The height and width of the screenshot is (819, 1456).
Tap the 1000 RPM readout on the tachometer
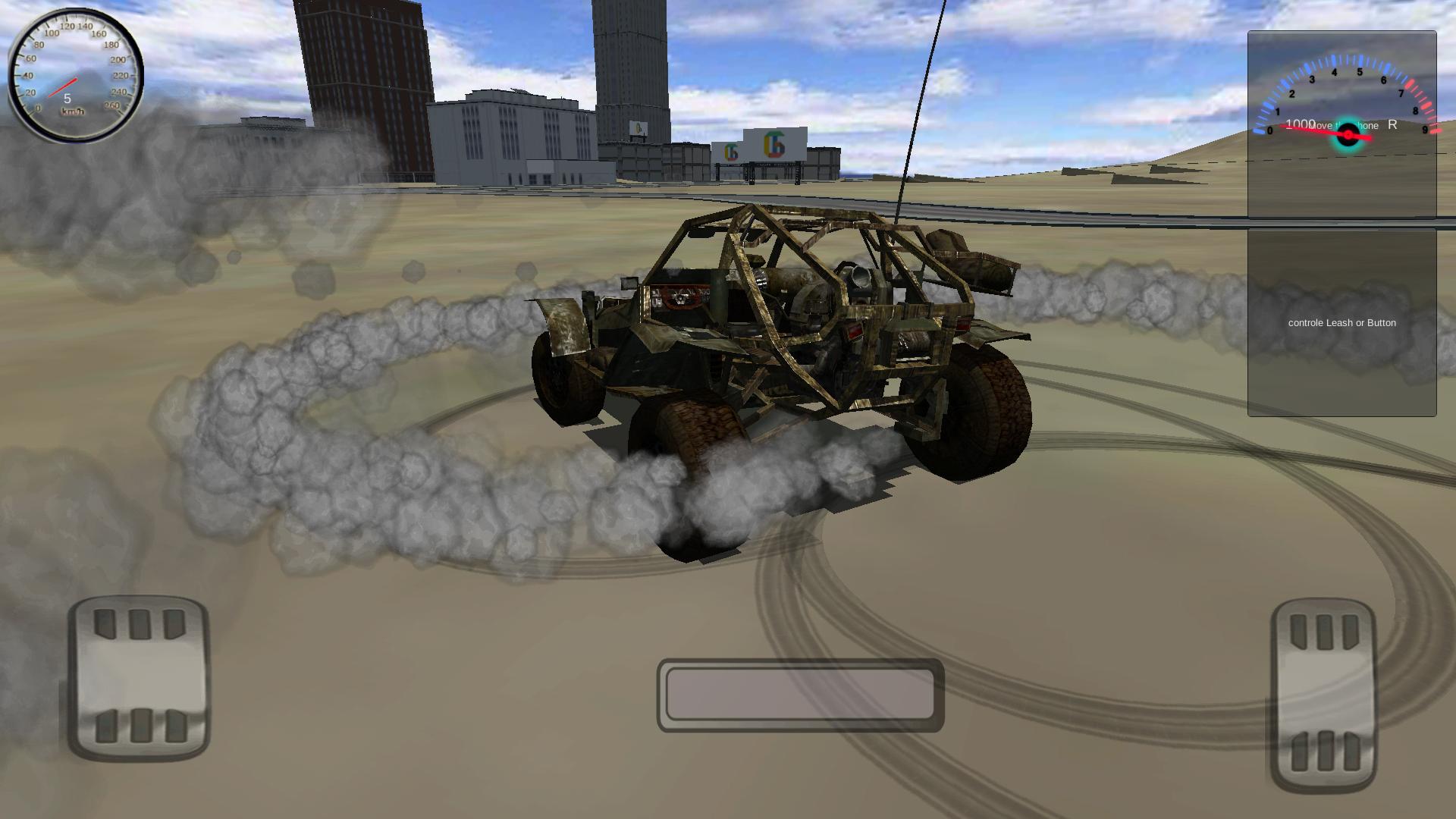[x=1300, y=124]
